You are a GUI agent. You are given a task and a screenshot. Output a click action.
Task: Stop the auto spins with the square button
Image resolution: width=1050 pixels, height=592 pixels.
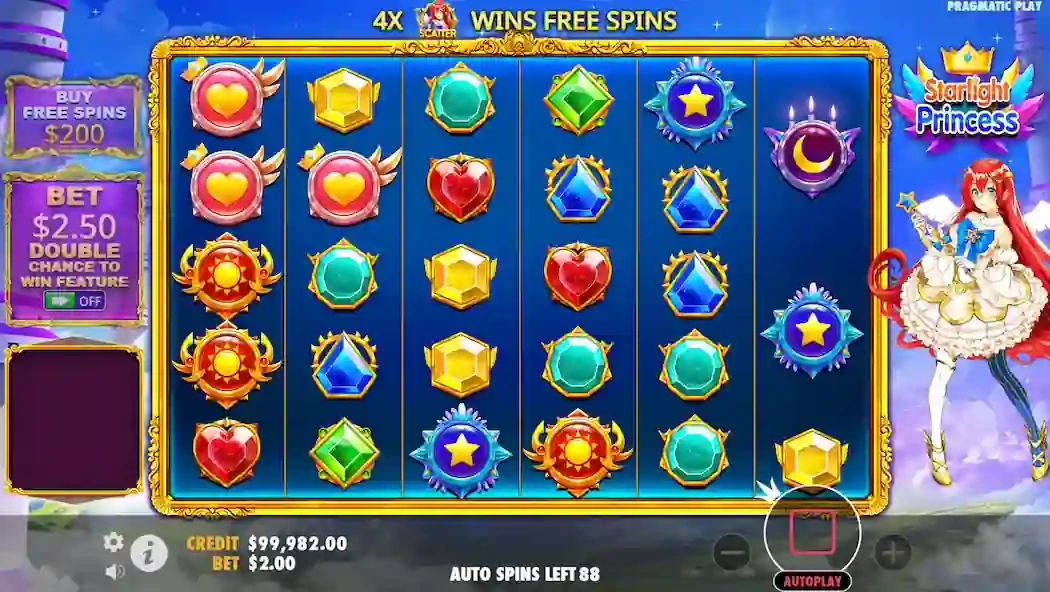click(x=812, y=534)
